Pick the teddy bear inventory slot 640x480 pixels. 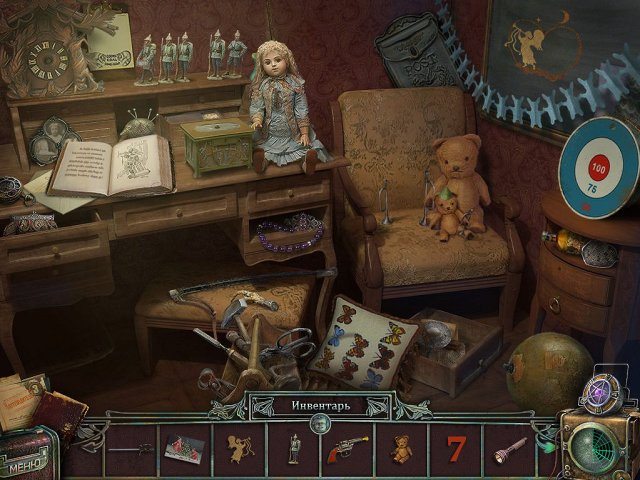(401, 449)
